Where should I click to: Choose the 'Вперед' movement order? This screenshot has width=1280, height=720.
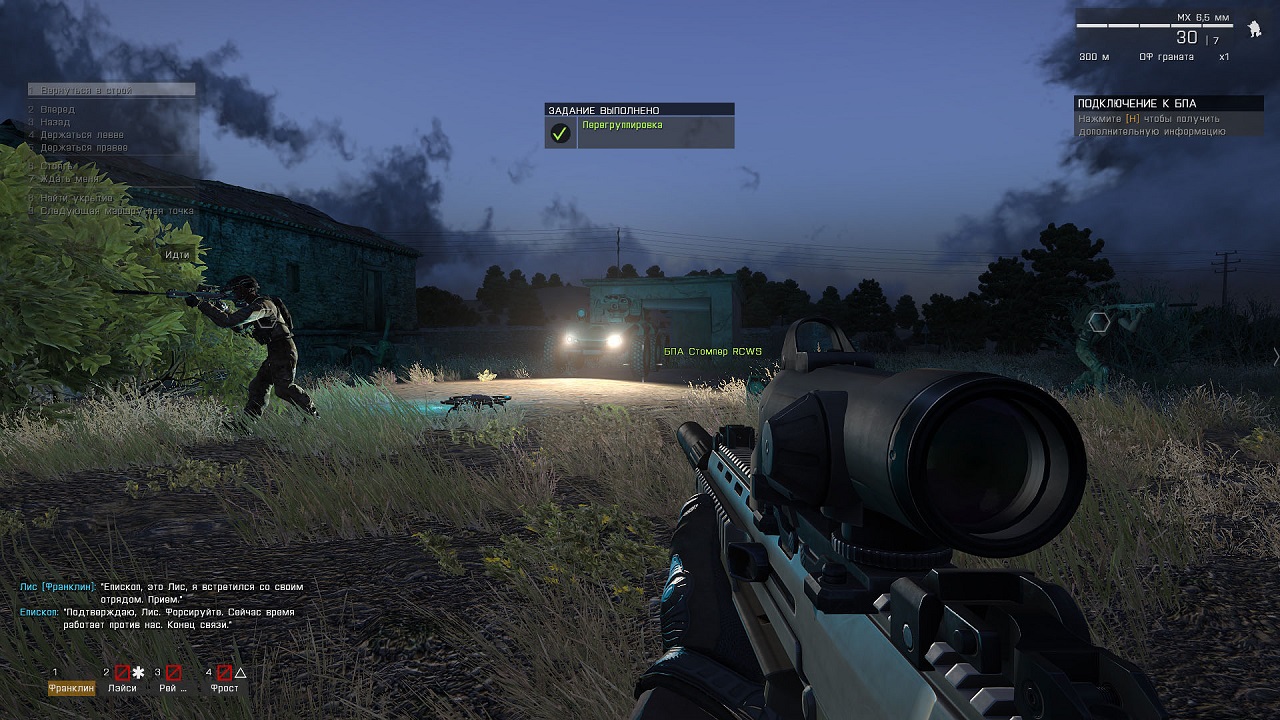(58, 109)
